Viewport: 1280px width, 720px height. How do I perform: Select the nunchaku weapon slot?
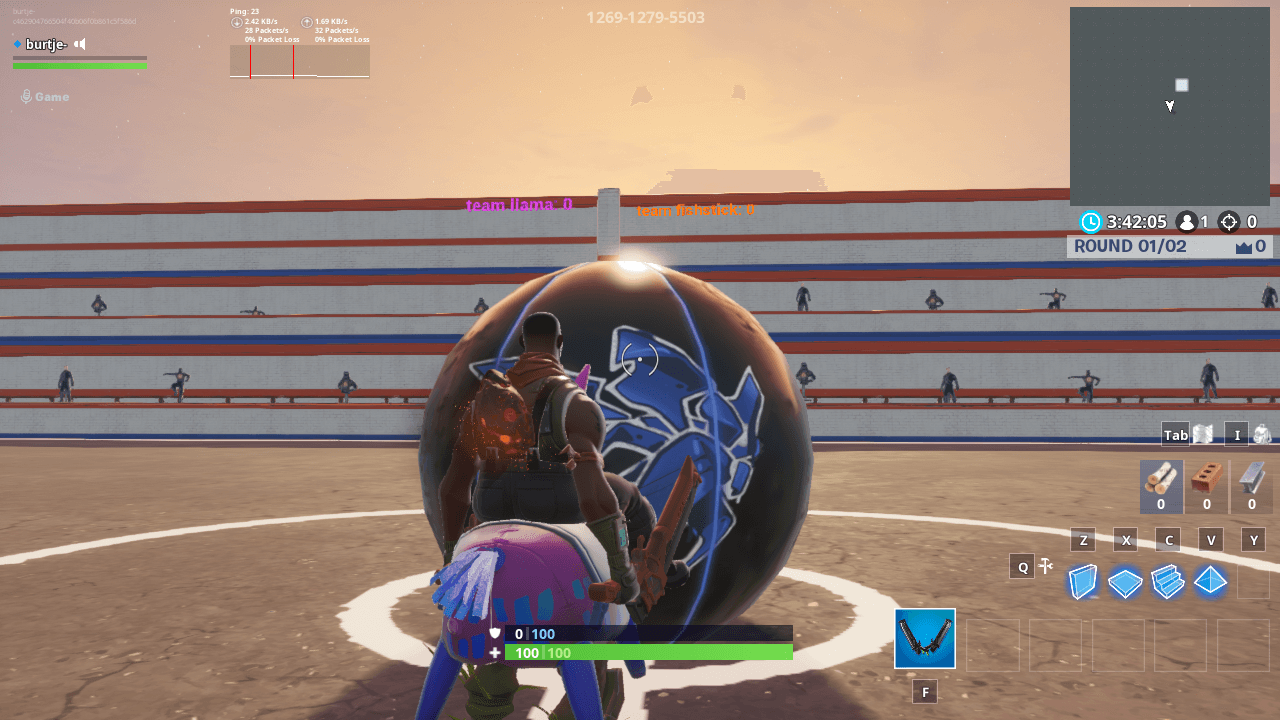(x=924, y=638)
